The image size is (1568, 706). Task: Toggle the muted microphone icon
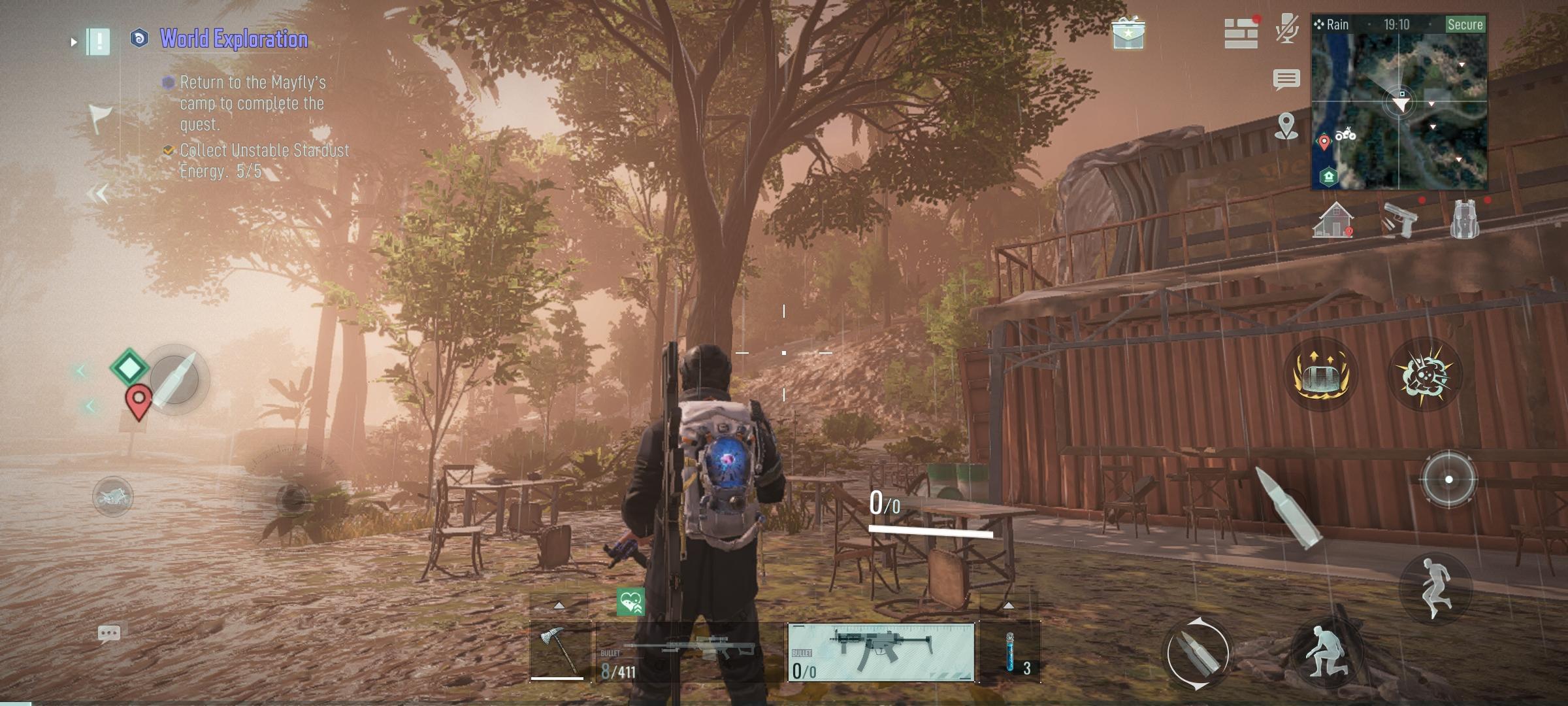pos(1286,29)
